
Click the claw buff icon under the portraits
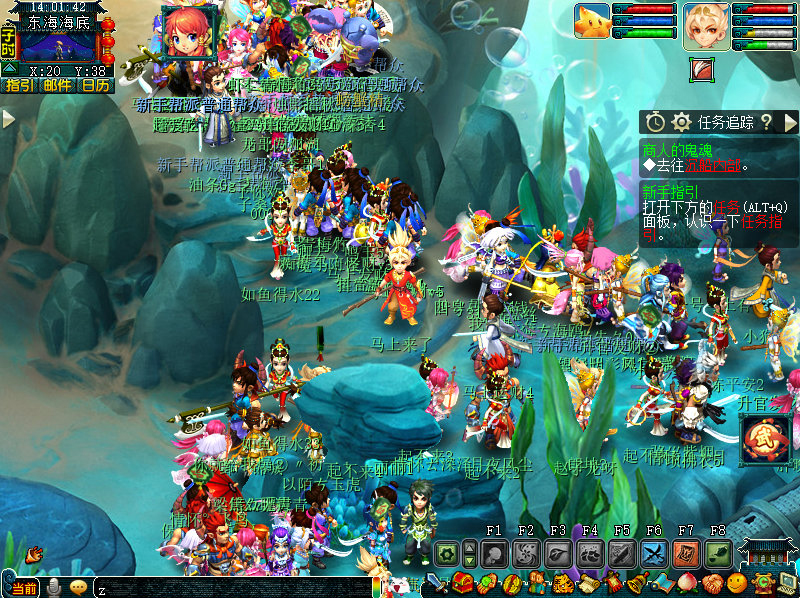[x=704, y=68]
